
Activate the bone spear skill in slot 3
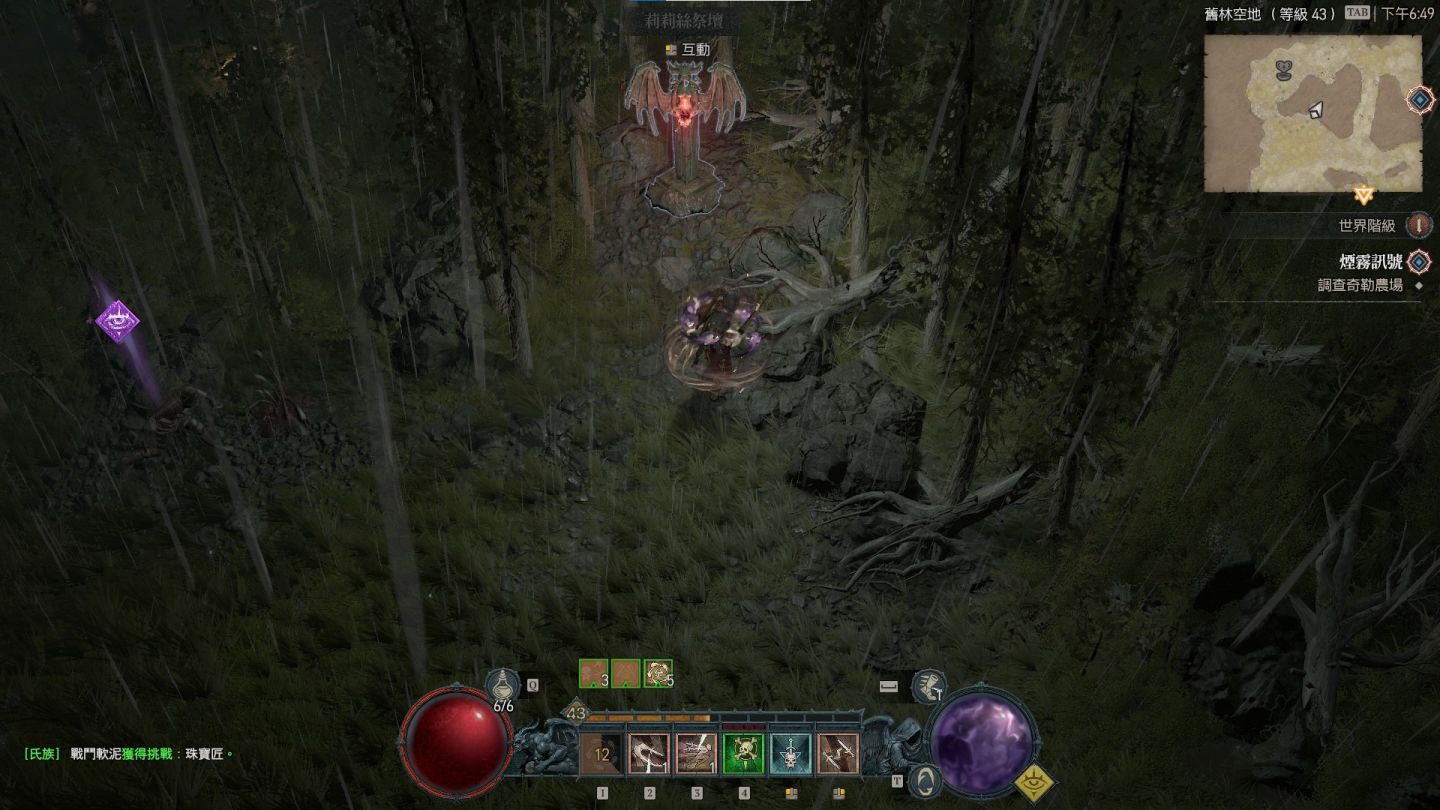pos(696,754)
